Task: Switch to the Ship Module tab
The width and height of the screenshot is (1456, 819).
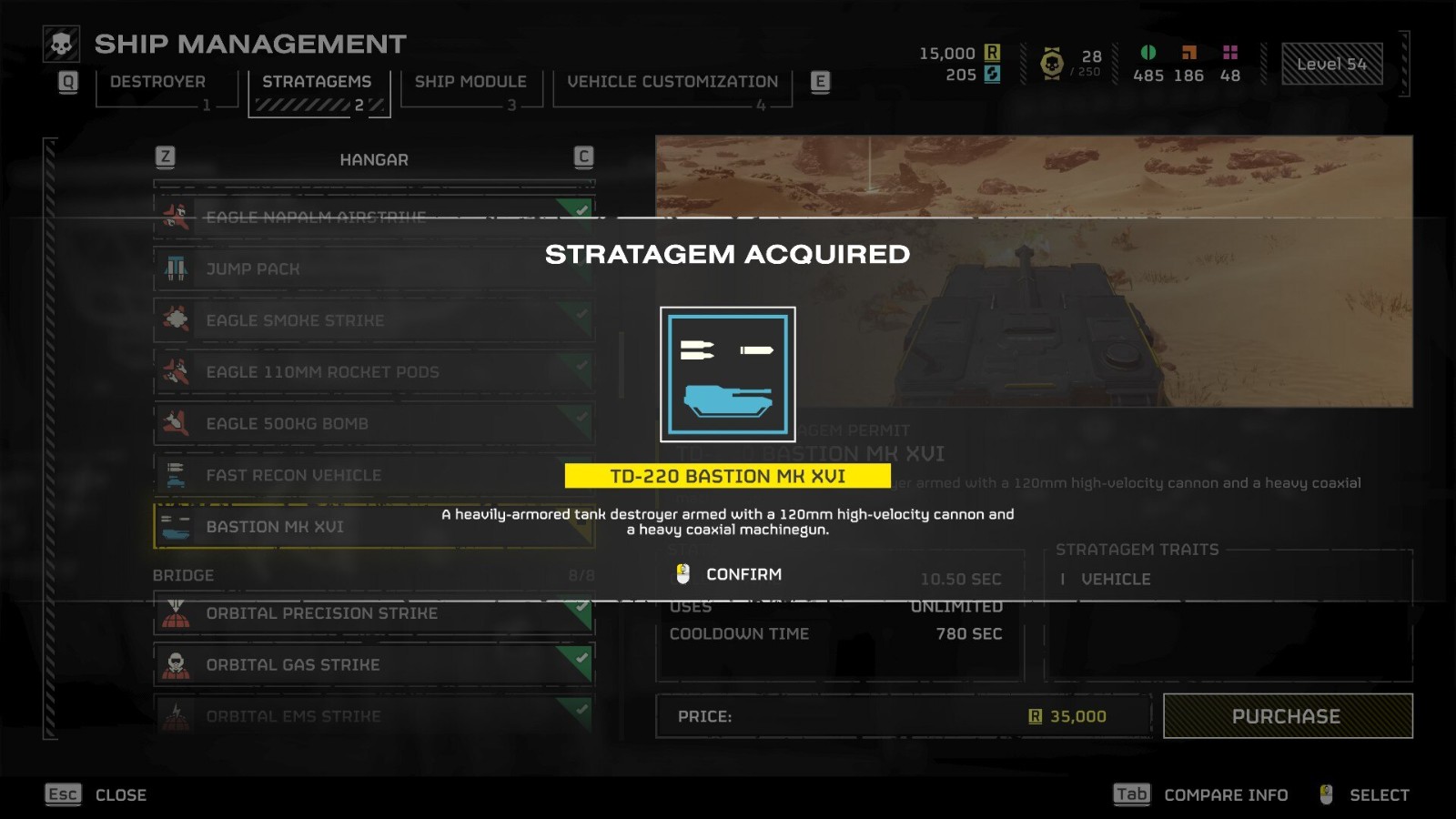Action: (470, 82)
